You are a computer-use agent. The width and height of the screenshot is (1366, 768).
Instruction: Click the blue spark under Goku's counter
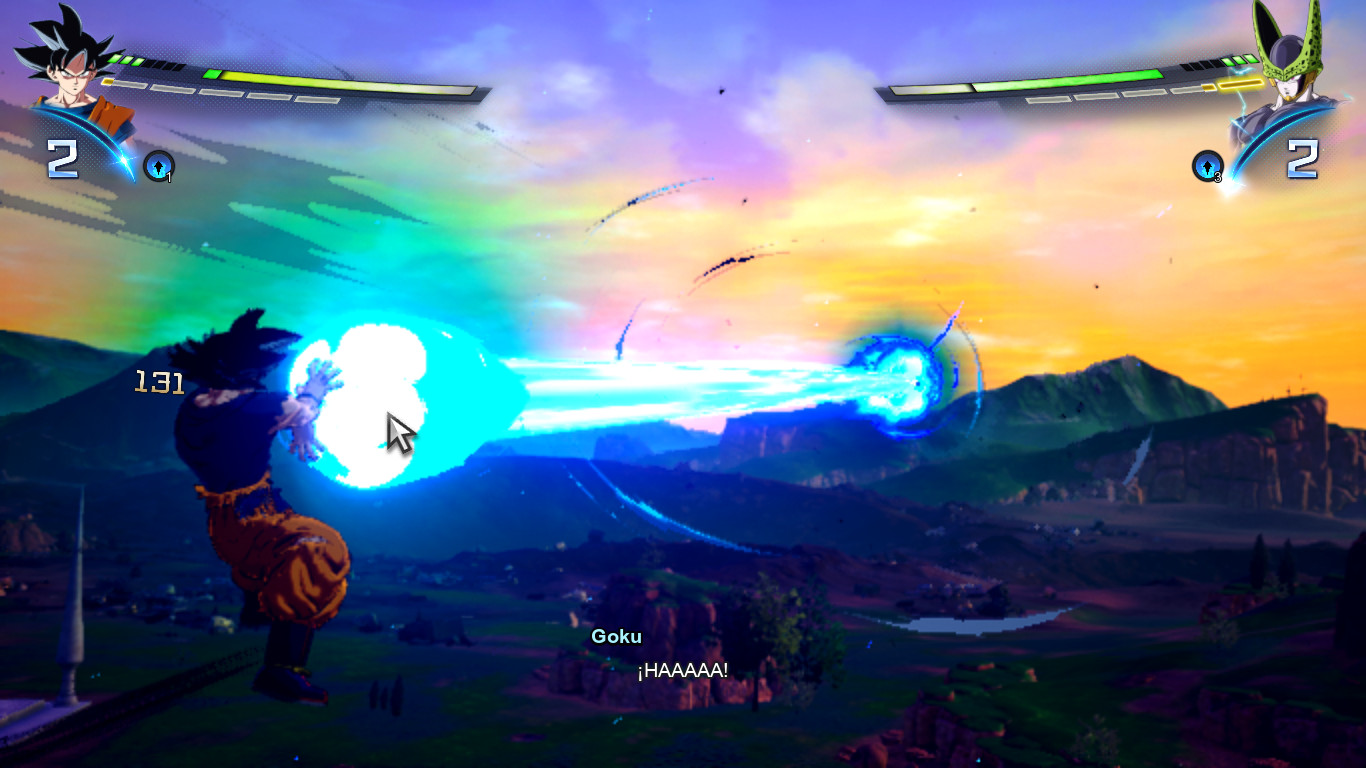click(x=125, y=162)
